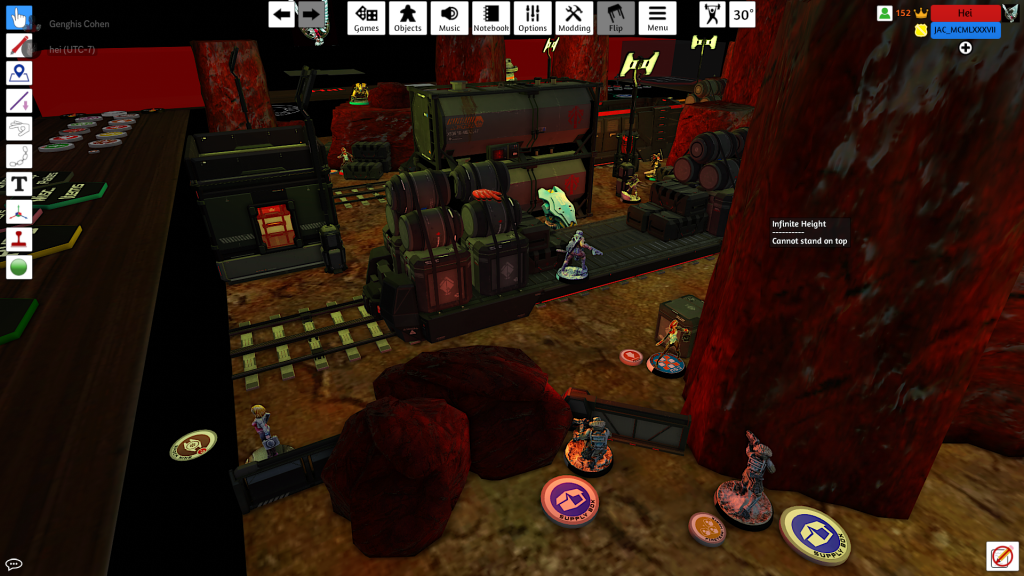Open the Games menu
The width and height of the screenshot is (1024, 576).
(x=367, y=18)
